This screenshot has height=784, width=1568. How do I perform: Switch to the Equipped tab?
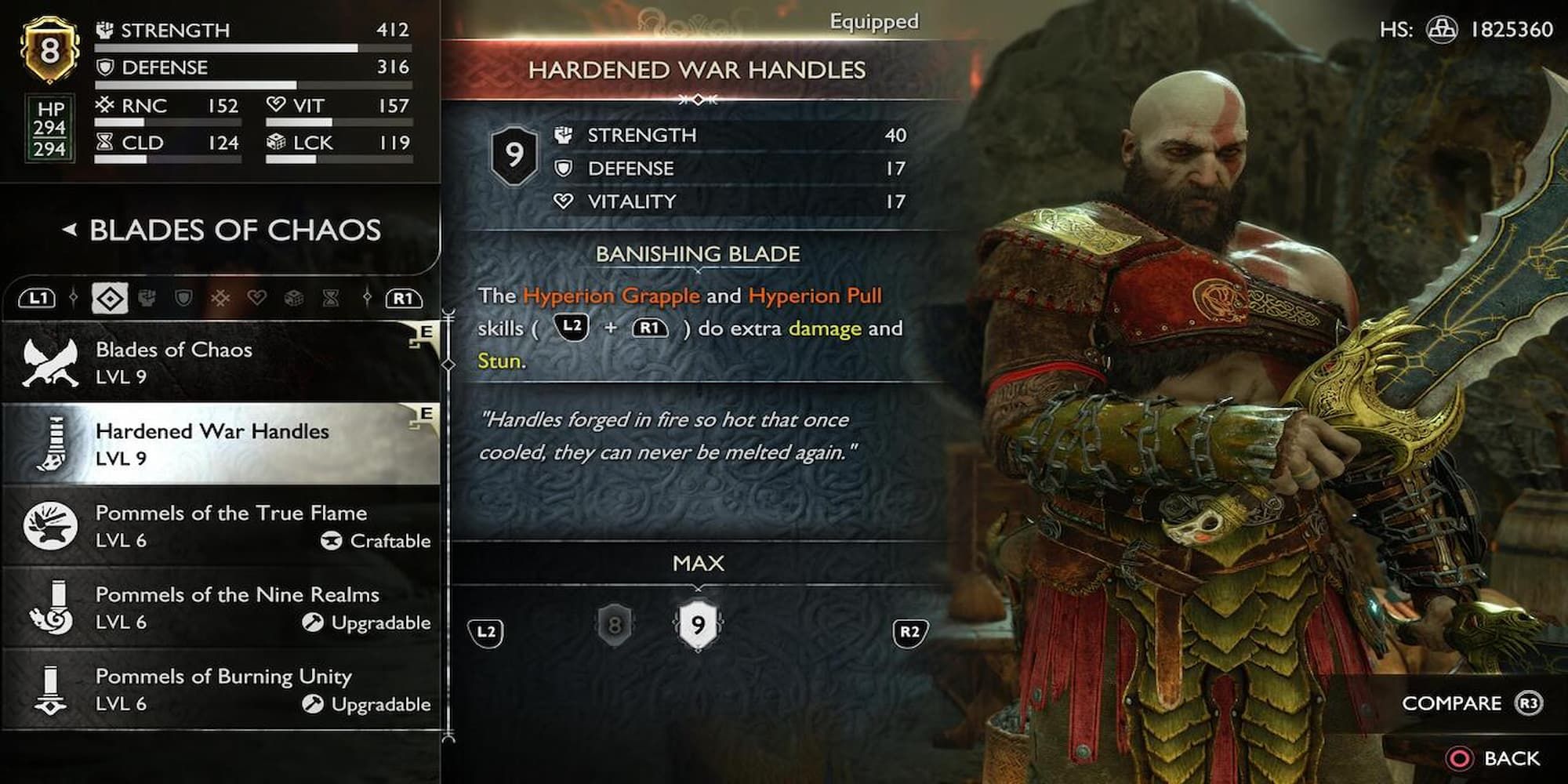(873, 21)
